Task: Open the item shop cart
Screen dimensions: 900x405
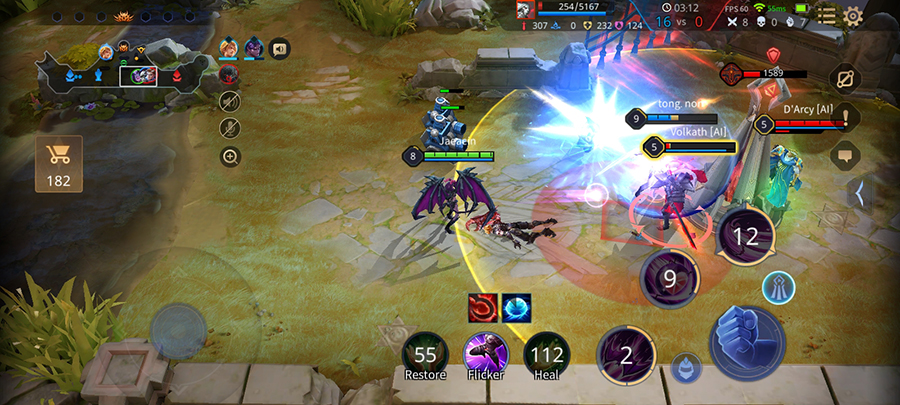Action: coord(58,163)
